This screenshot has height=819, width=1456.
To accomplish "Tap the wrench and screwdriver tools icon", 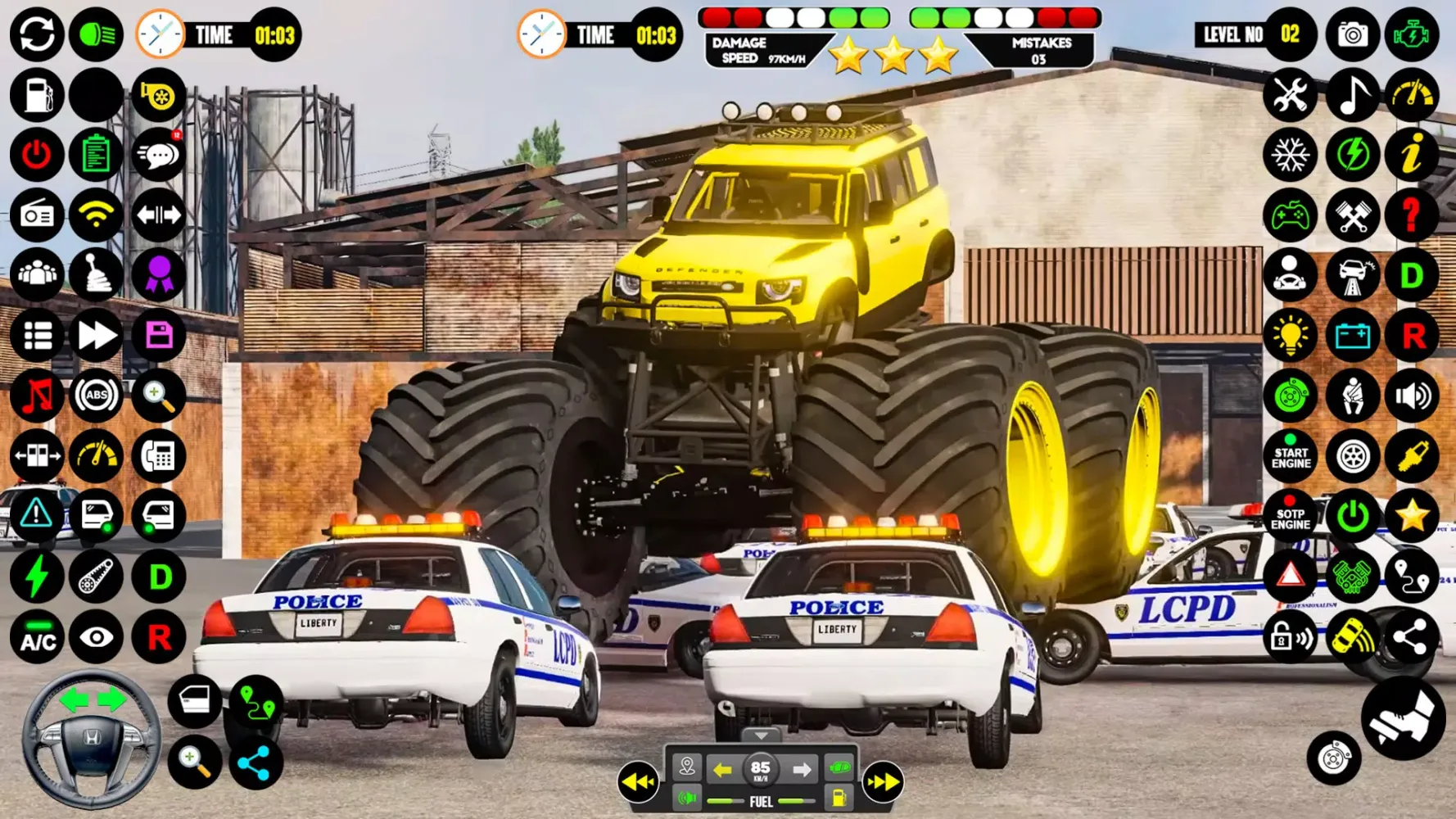I will pyautogui.click(x=1291, y=95).
